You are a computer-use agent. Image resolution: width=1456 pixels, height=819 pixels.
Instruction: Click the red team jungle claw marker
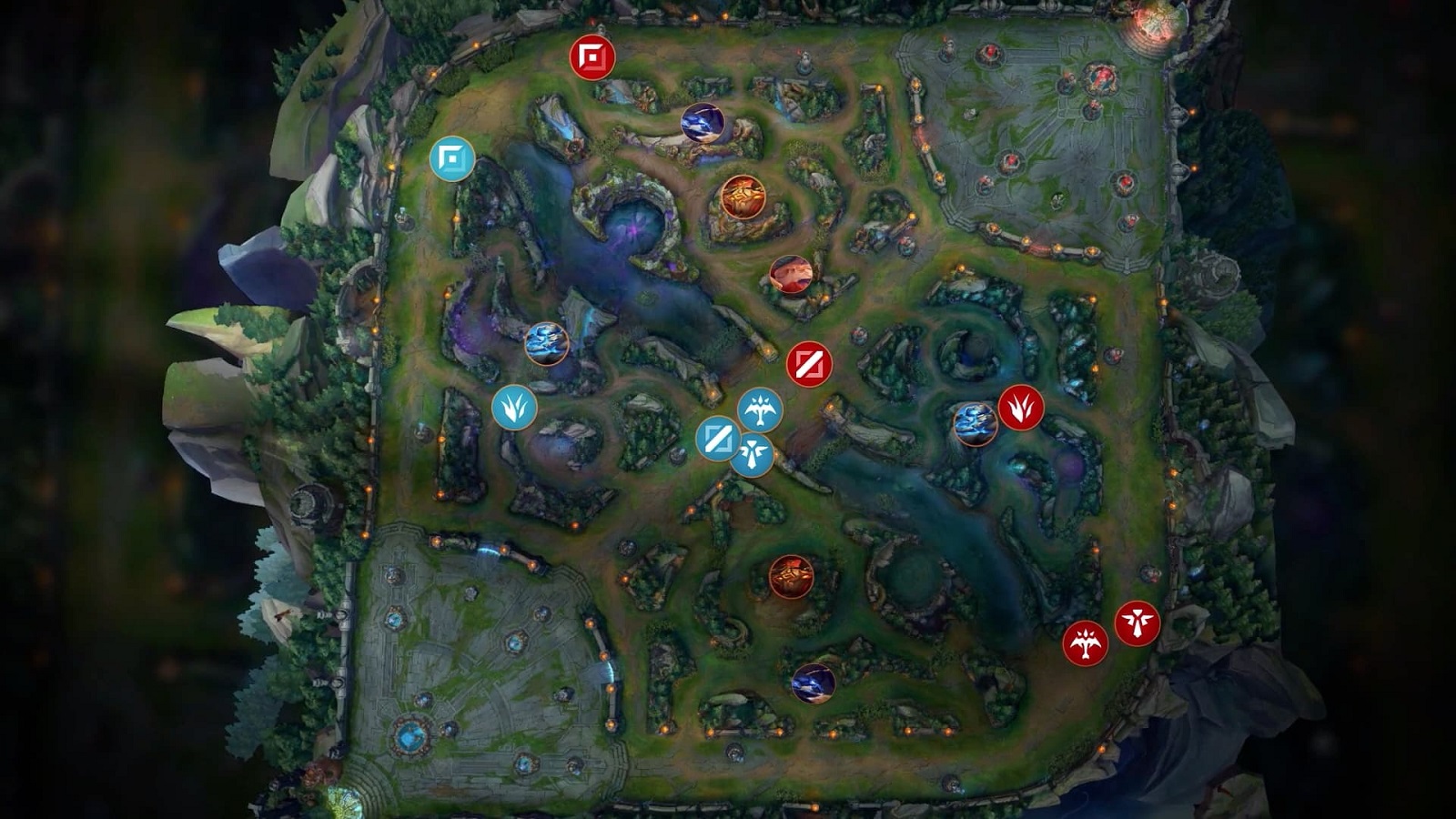pyautogui.click(x=1021, y=408)
